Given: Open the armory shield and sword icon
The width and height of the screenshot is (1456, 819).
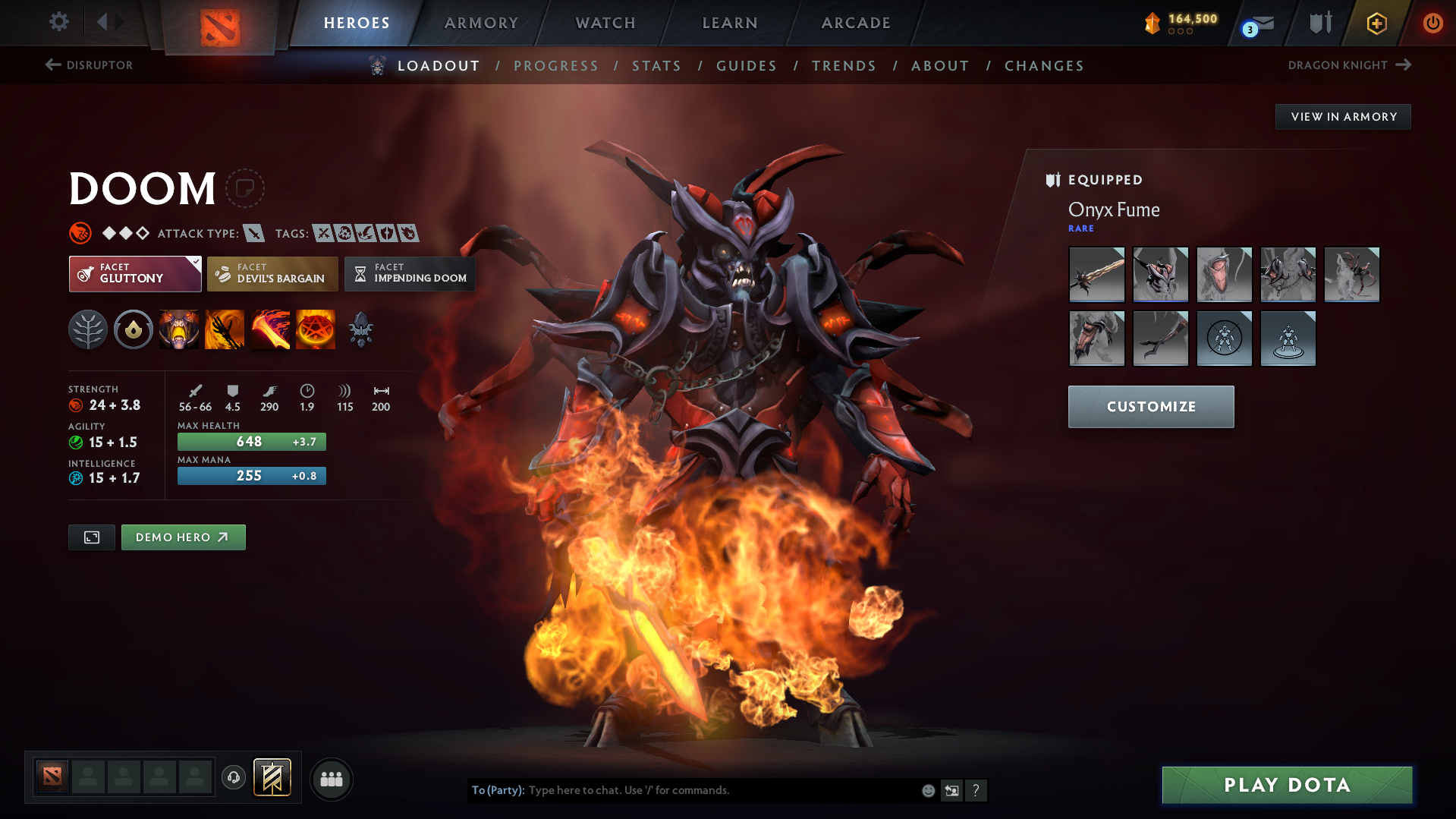Looking at the screenshot, I should pos(1319,23).
